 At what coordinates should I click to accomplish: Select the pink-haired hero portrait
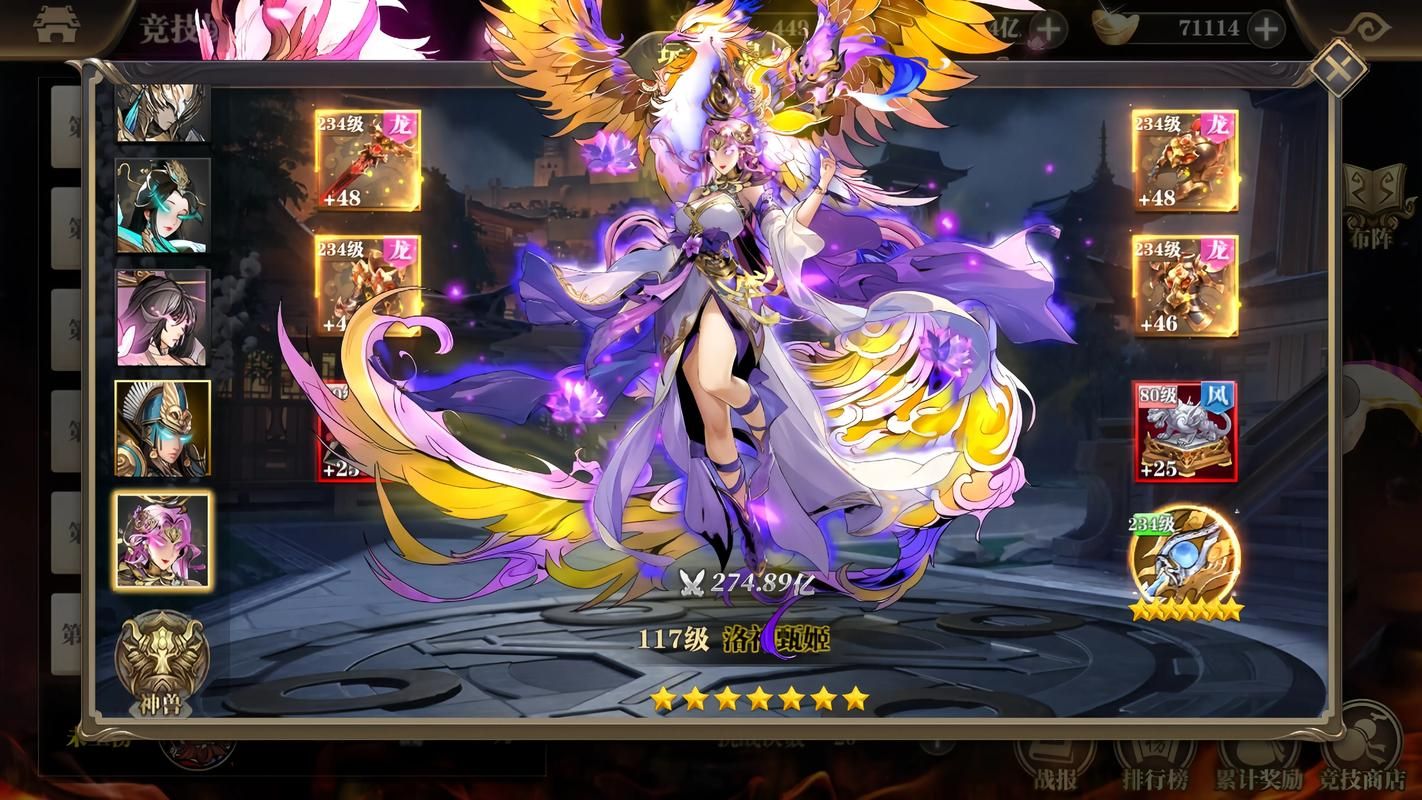[x=163, y=541]
